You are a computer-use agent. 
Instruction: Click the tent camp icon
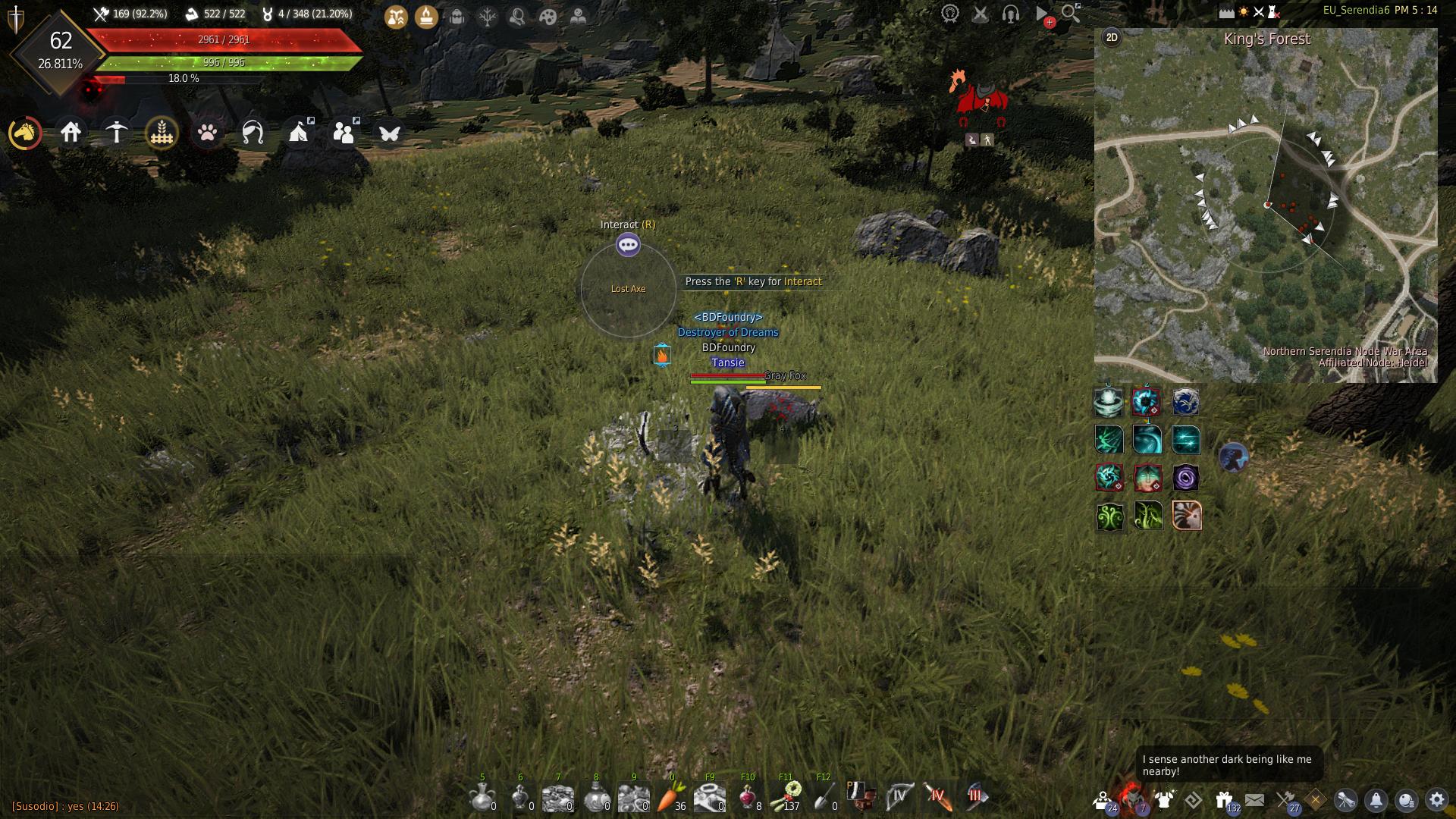pos(300,133)
